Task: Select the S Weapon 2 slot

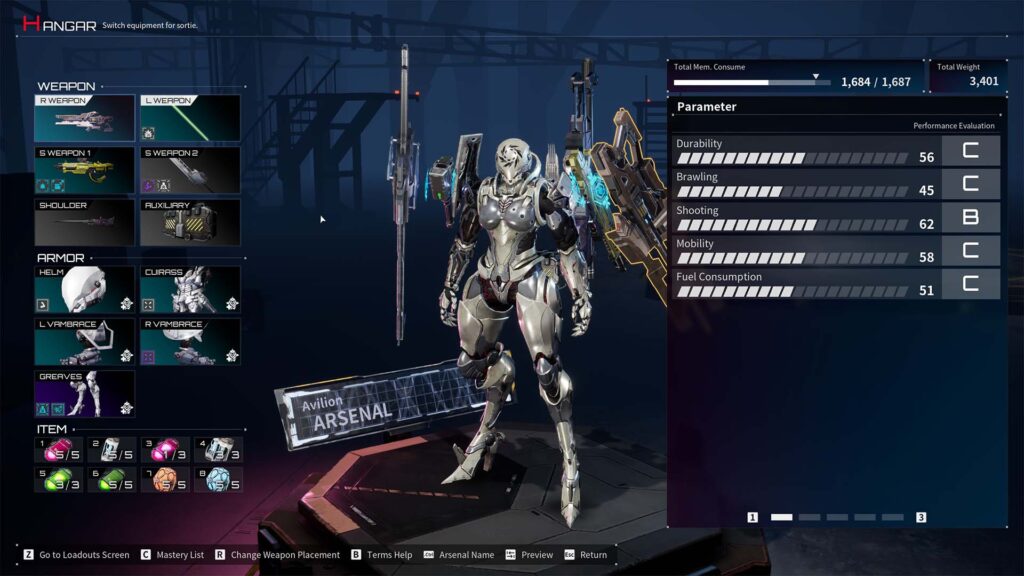Action: coord(190,170)
